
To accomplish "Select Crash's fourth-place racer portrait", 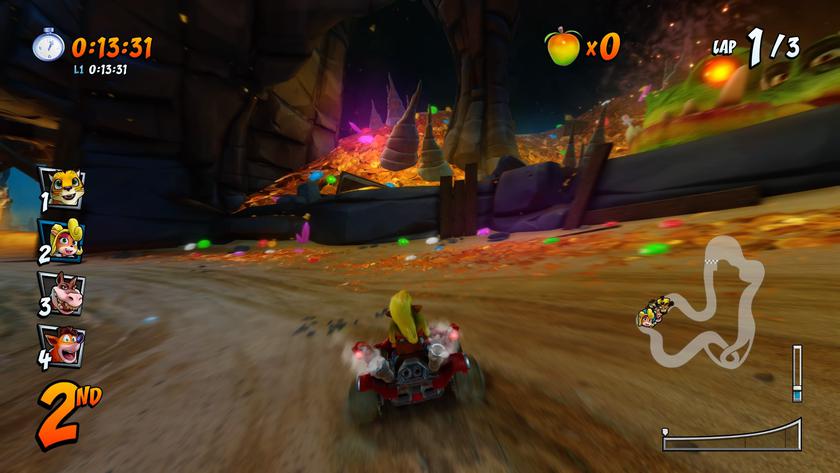I will click(62, 345).
